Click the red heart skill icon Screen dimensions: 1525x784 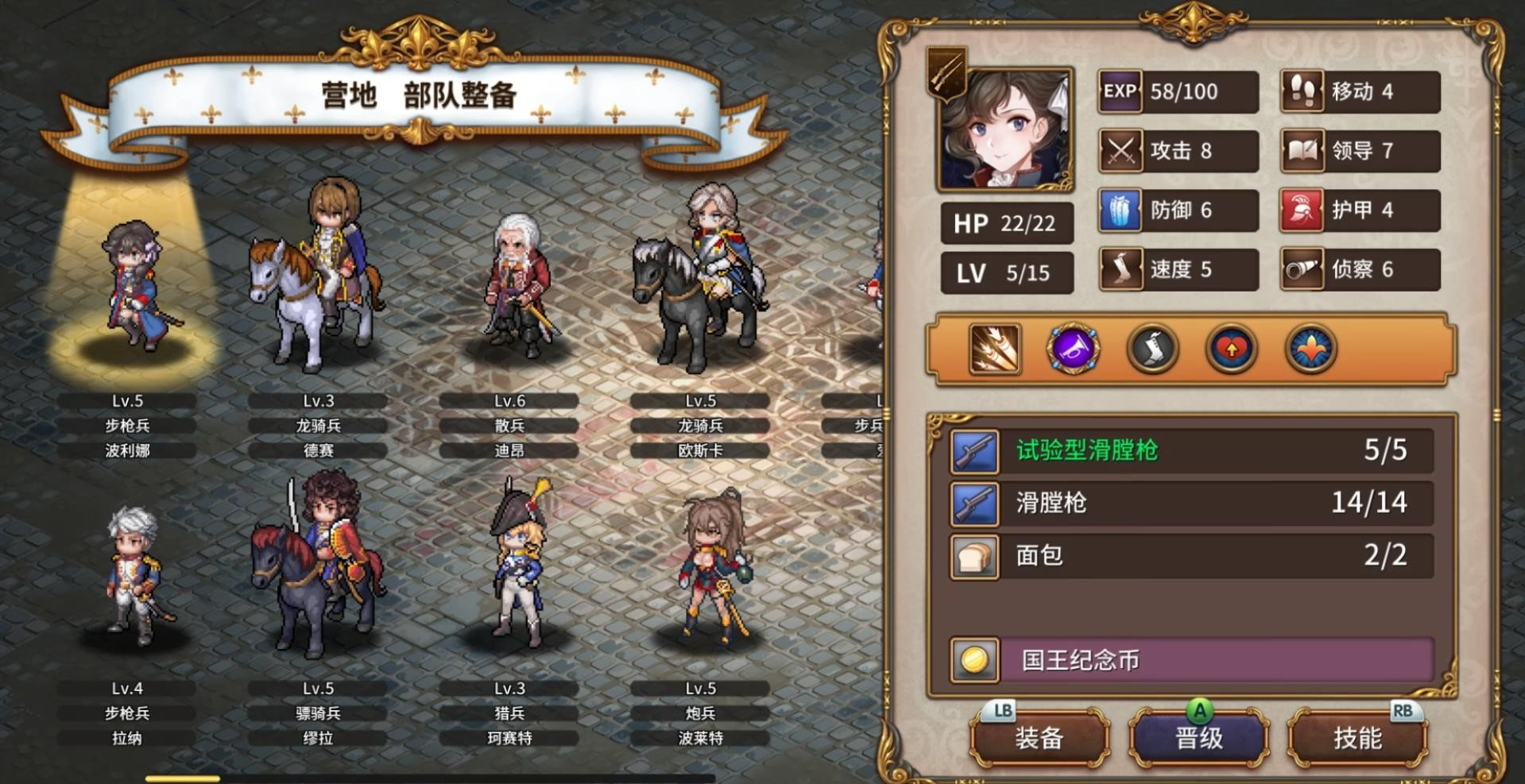pos(1231,349)
